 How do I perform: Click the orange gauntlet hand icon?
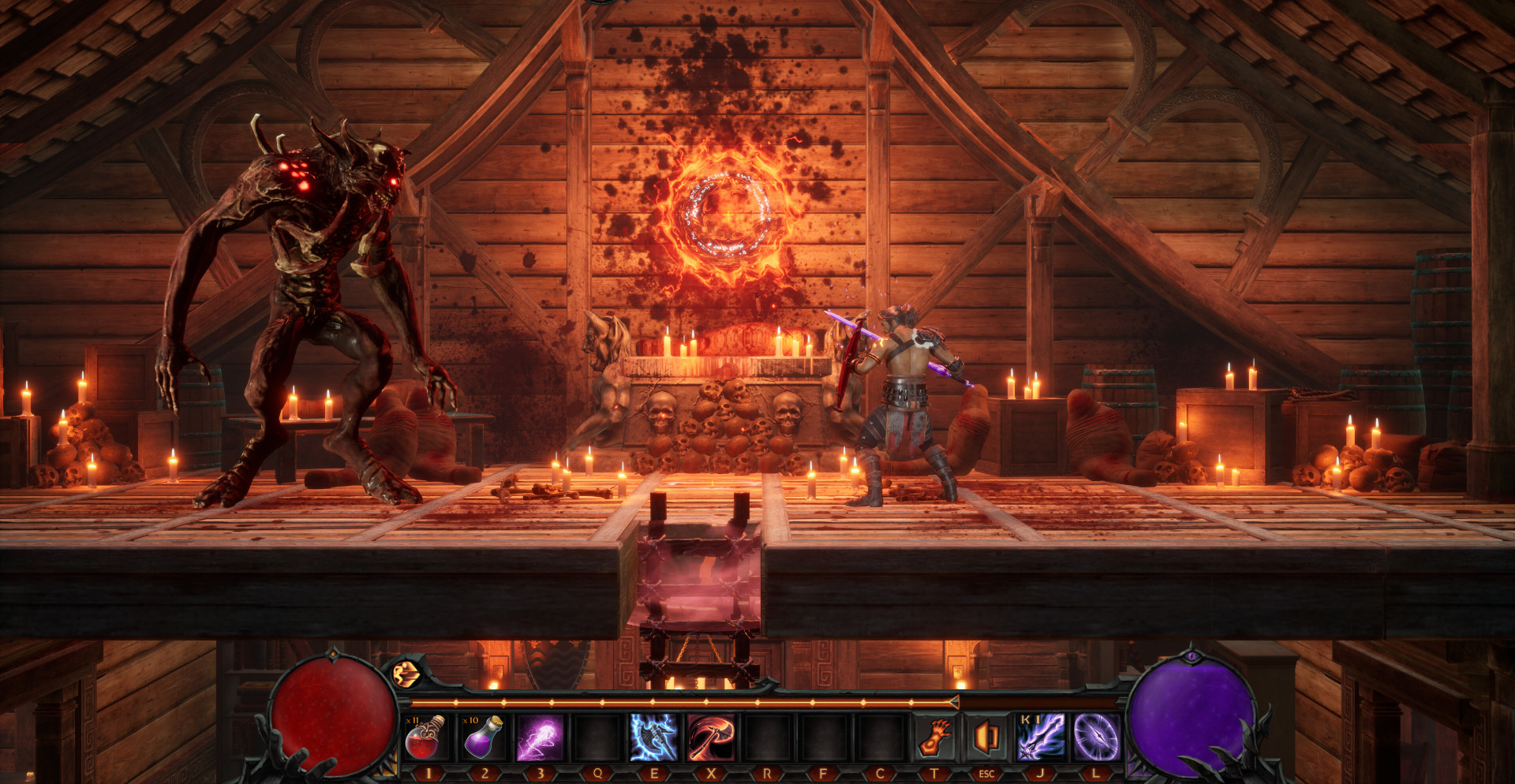pyautogui.click(x=935, y=737)
